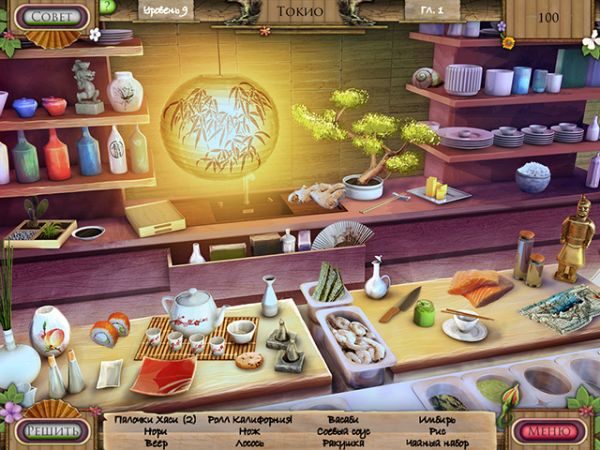The image size is (600, 450).
Task: Select the 'Васаби' list entry
Action: (345, 420)
